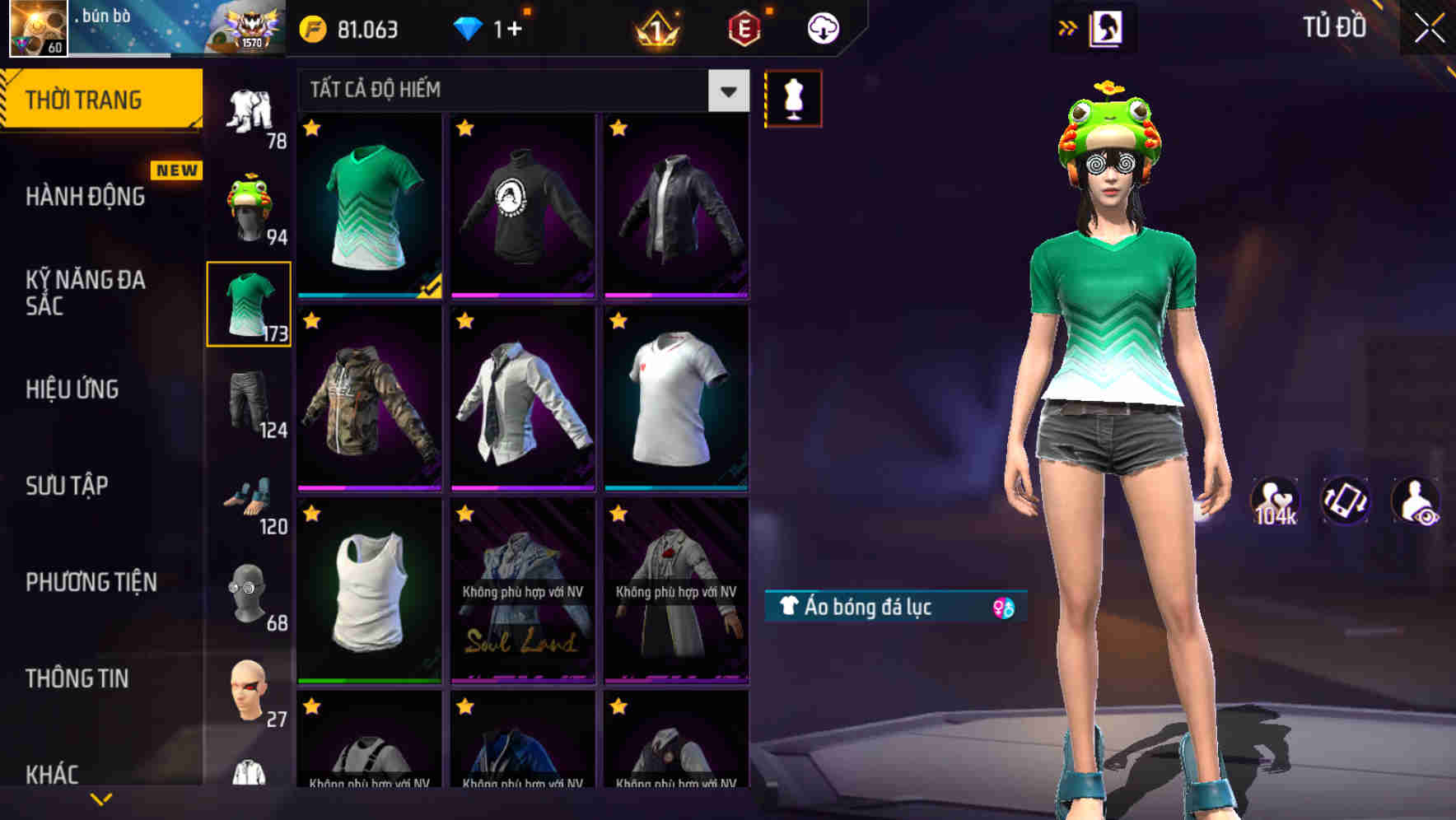
Task: Collapse the panel using the double-arrow chevron
Action: point(1067,27)
